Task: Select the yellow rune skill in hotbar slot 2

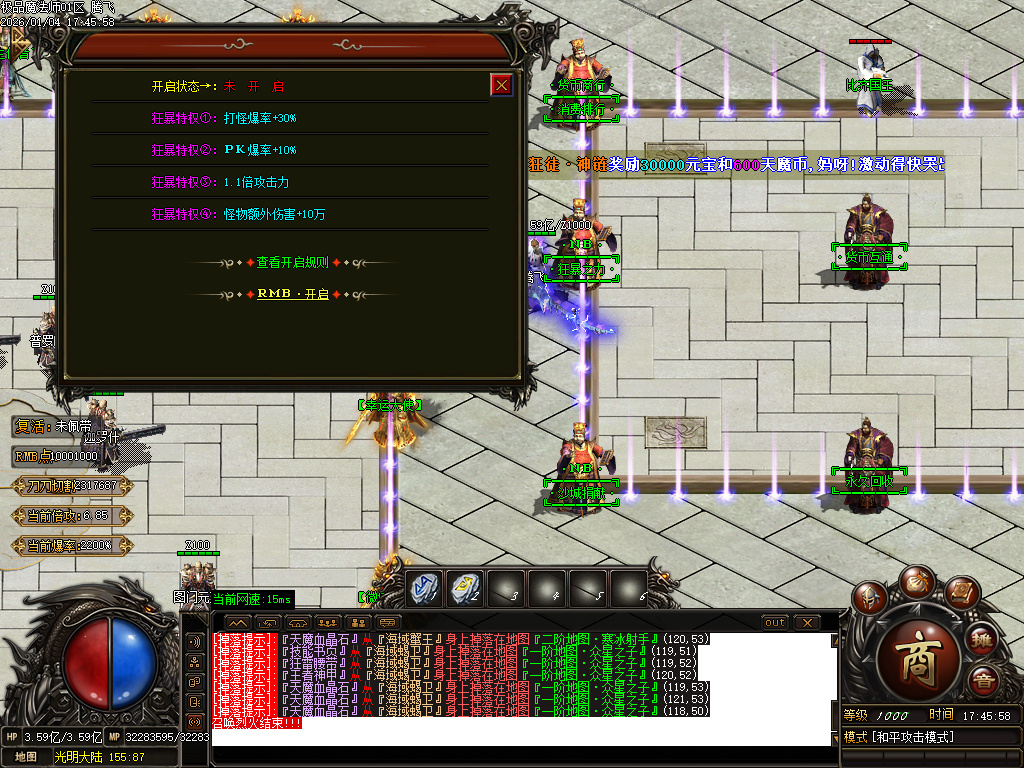Action: coord(466,587)
